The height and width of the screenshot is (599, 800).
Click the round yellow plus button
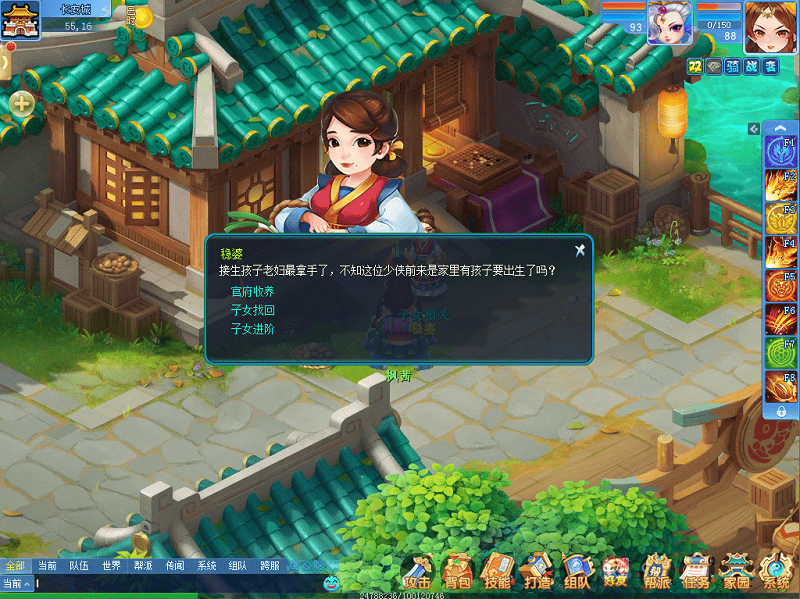coord(22,103)
